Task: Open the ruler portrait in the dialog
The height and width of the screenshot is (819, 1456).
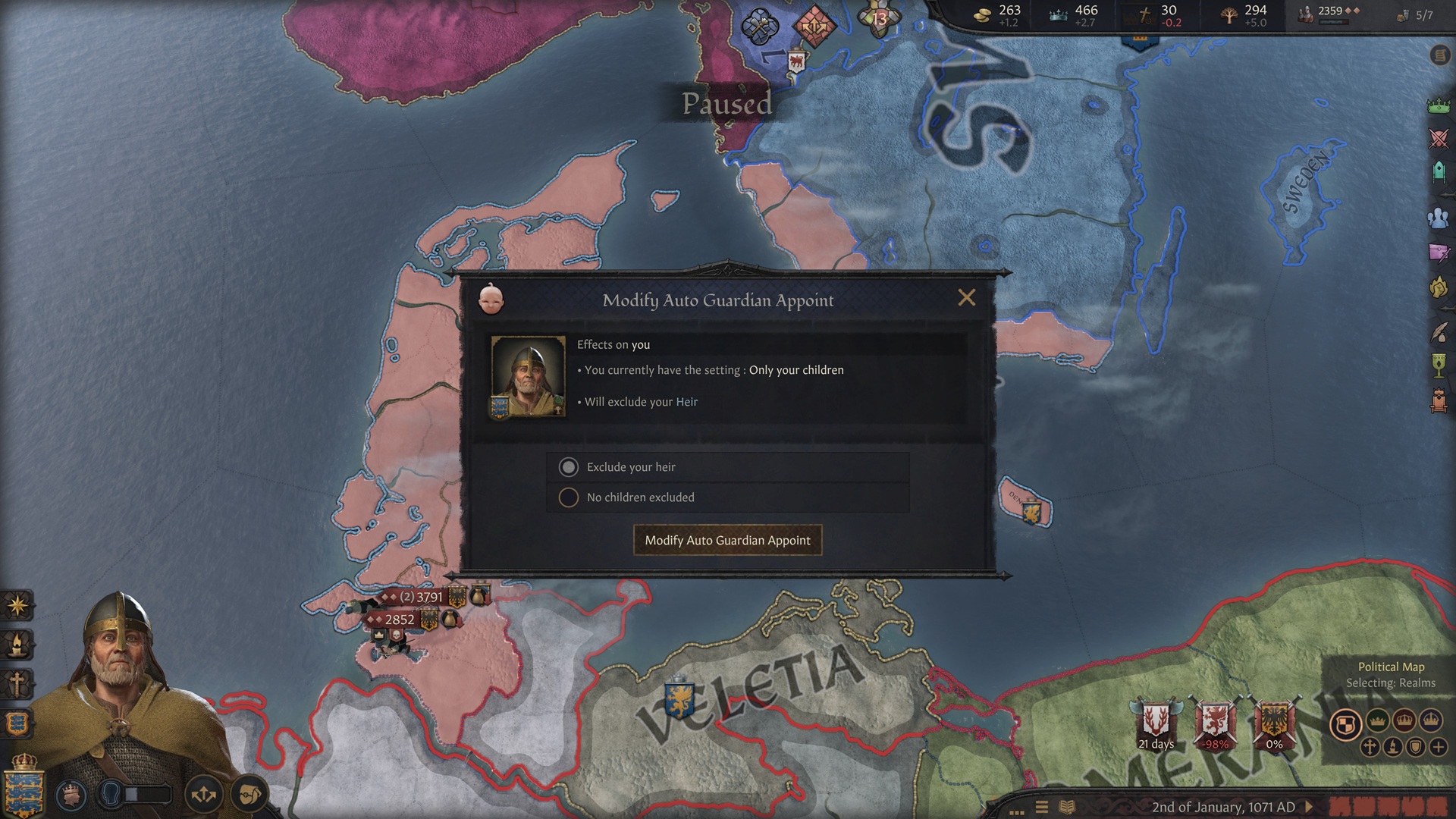Action: pos(528,377)
